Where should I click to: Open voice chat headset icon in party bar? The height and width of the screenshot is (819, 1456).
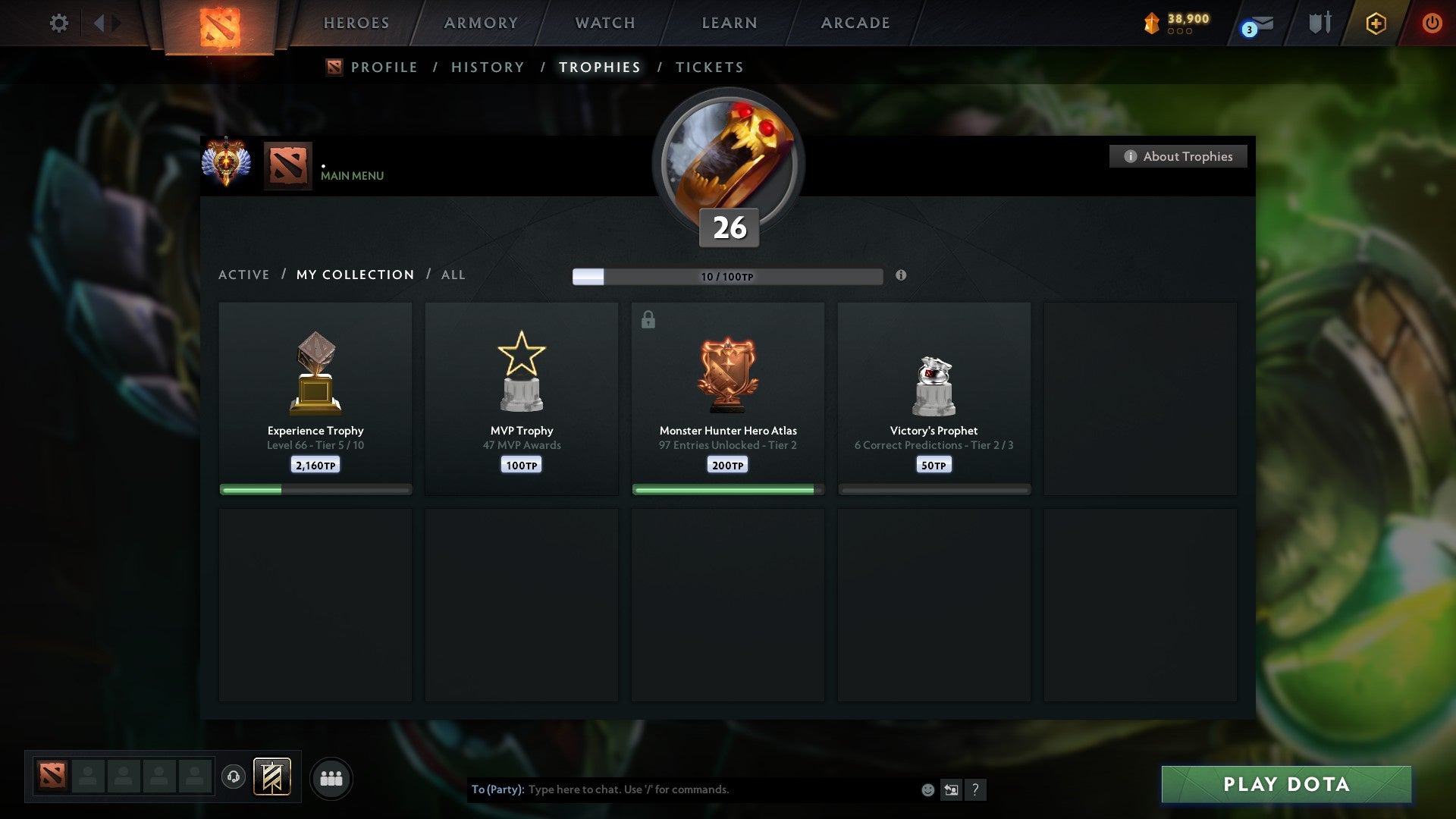point(234,777)
